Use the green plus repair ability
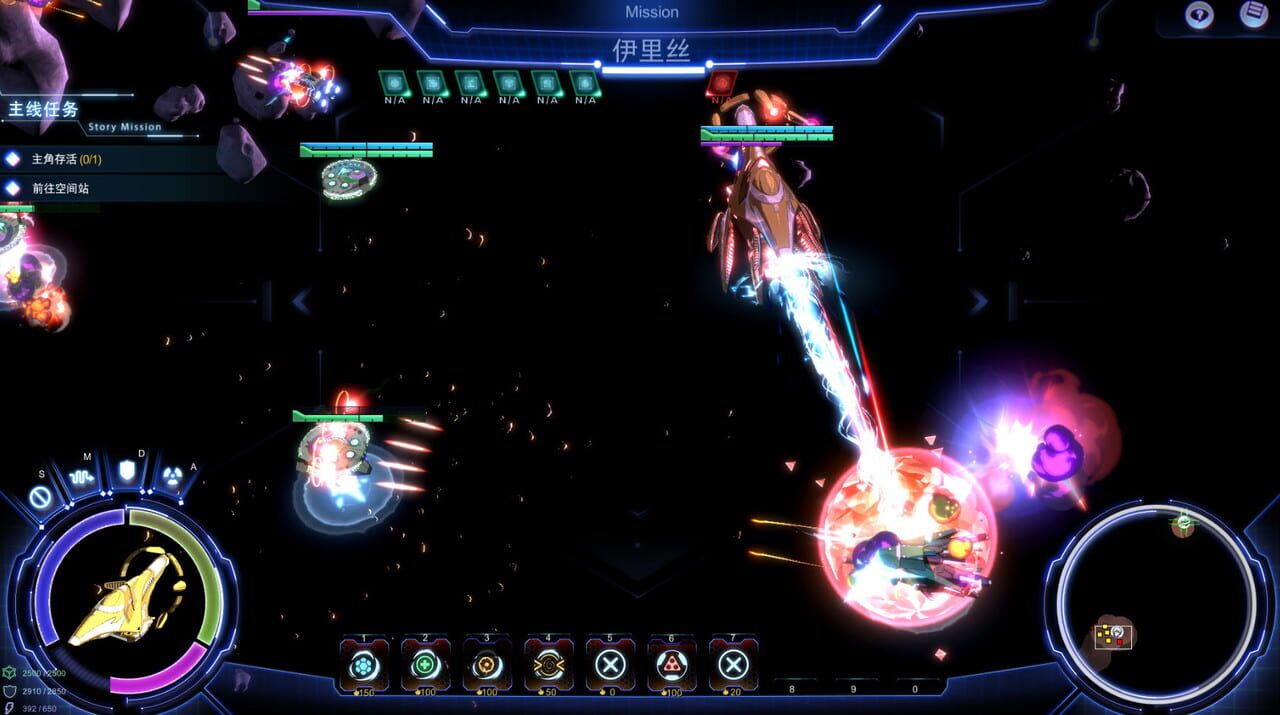1280x715 pixels. [425, 665]
